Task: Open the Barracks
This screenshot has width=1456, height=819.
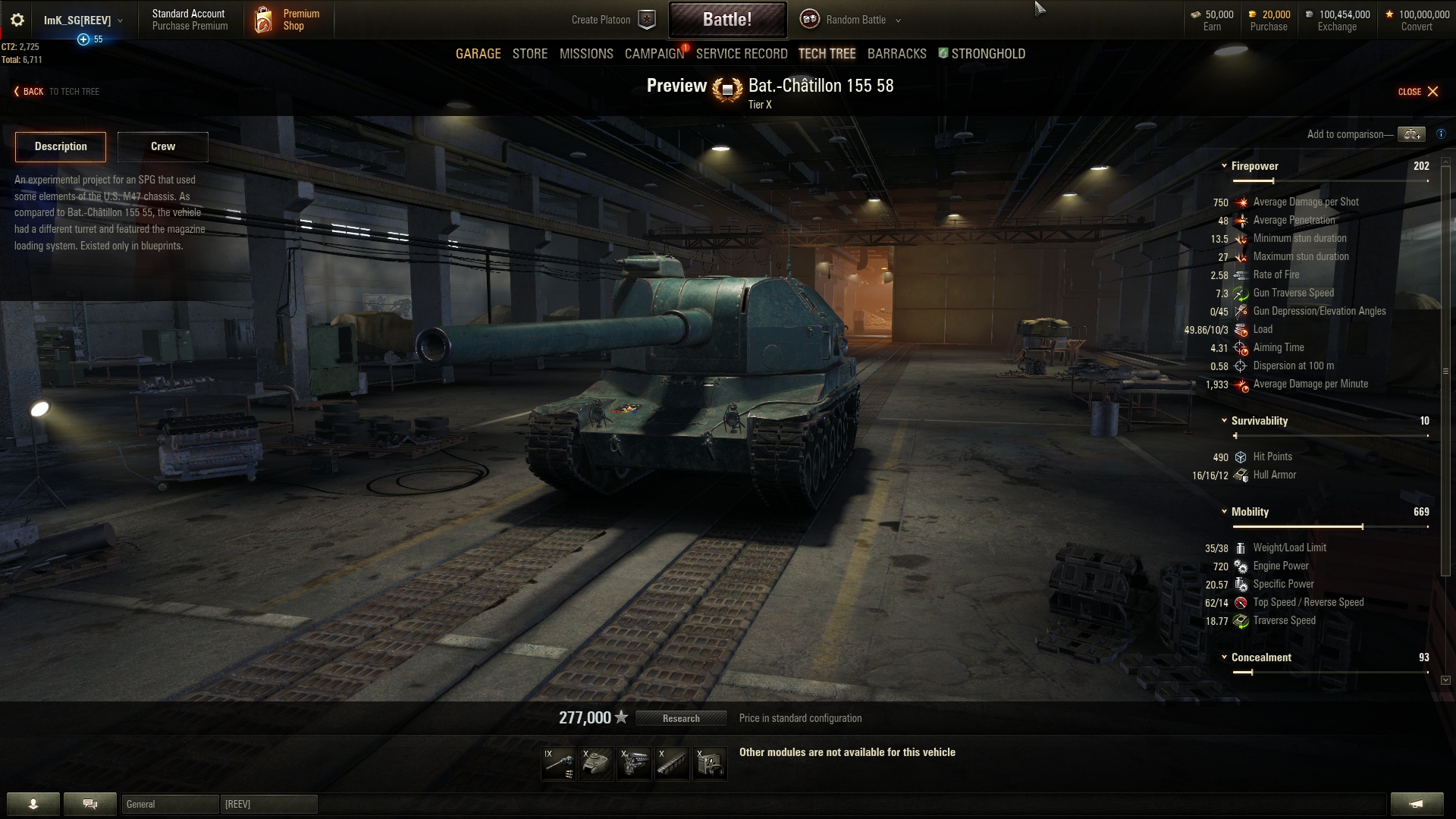Action: (x=896, y=54)
